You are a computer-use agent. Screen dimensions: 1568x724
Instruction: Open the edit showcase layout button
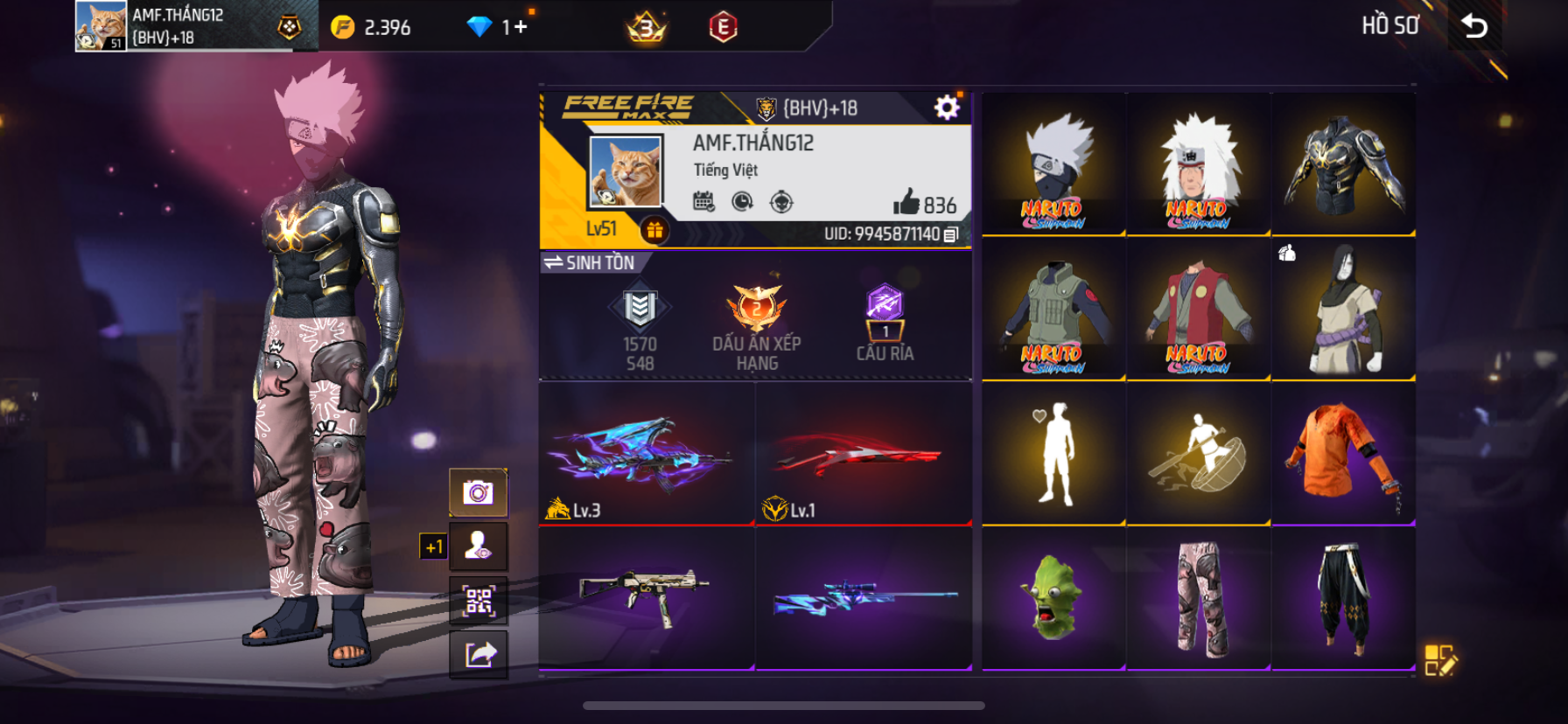click(x=1439, y=661)
